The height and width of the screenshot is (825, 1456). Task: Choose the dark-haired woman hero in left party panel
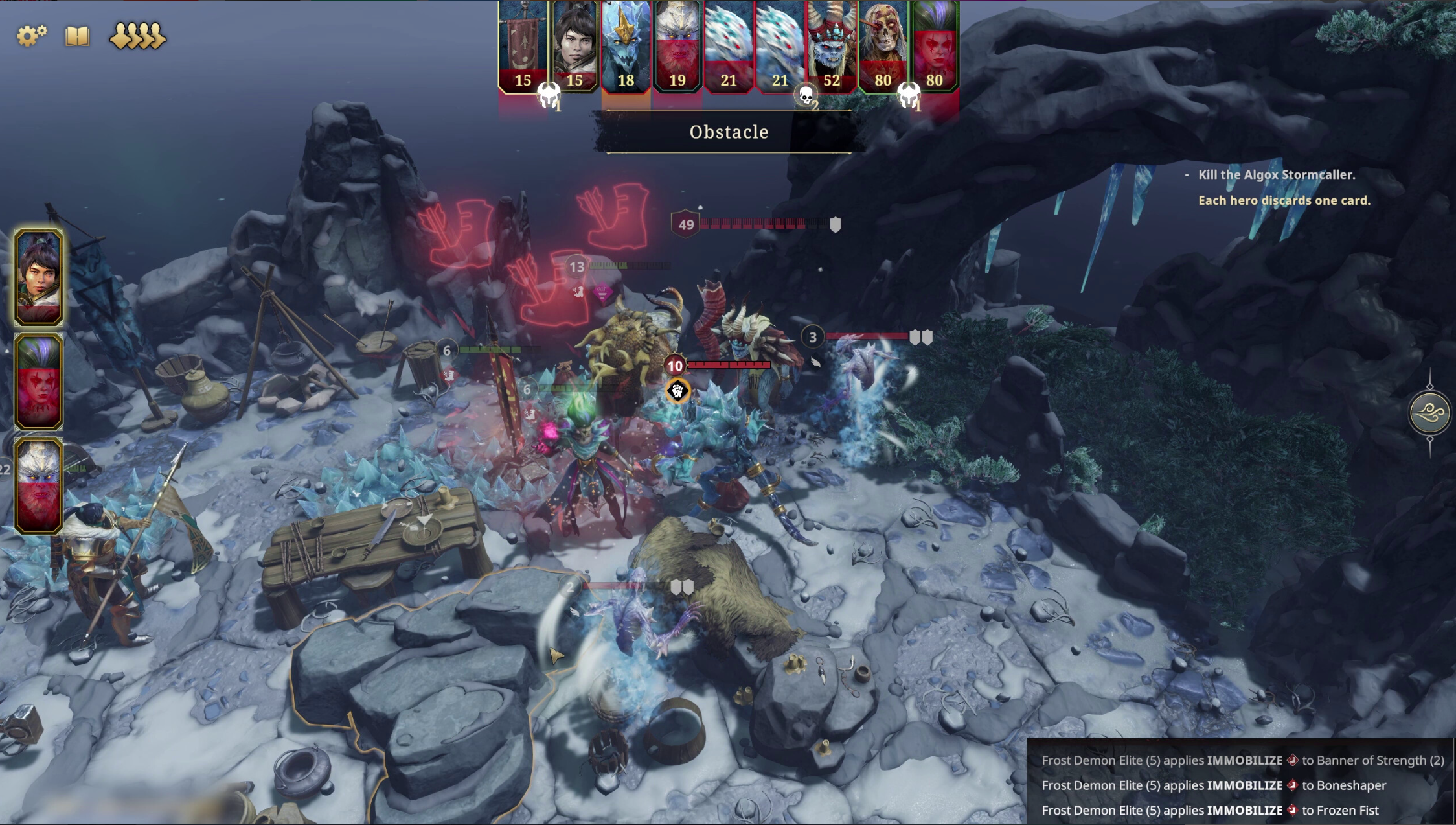coord(39,277)
